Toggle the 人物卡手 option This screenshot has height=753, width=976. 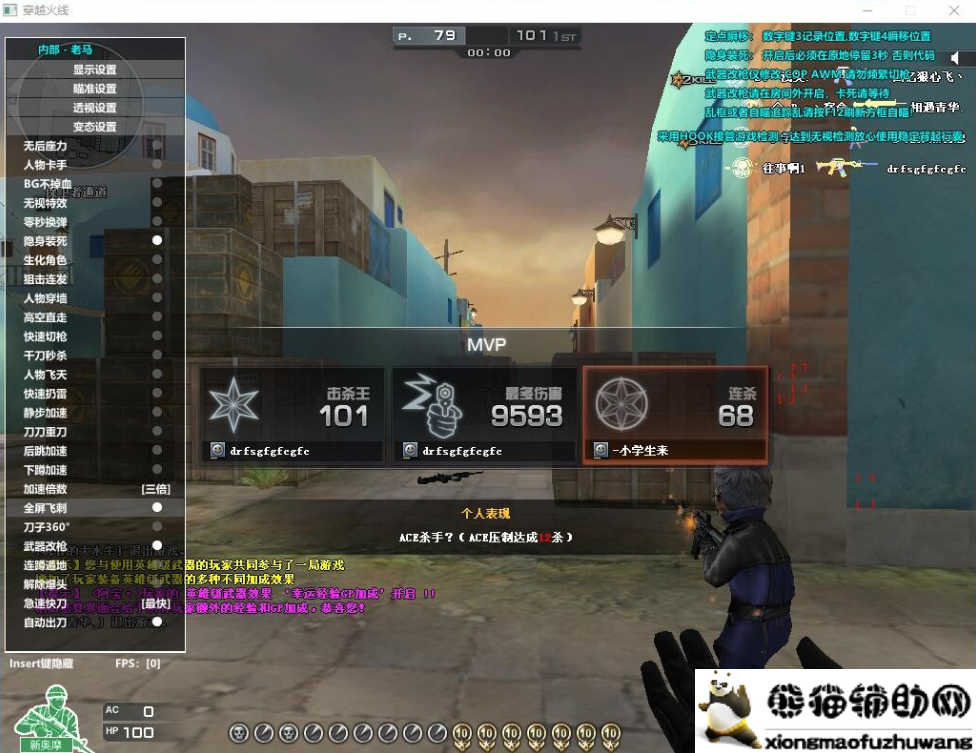point(157,165)
